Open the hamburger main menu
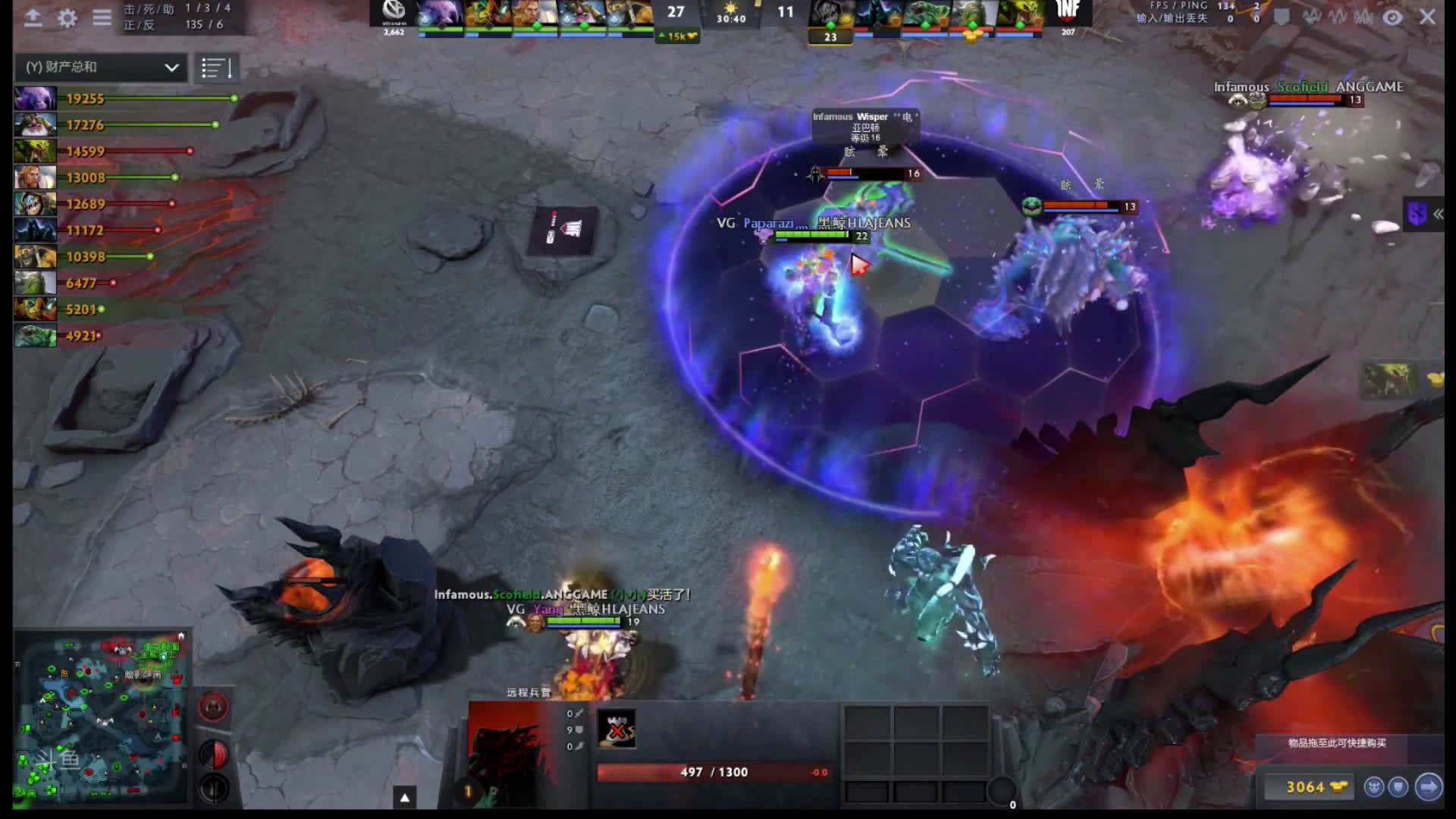 [x=102, y=17]
